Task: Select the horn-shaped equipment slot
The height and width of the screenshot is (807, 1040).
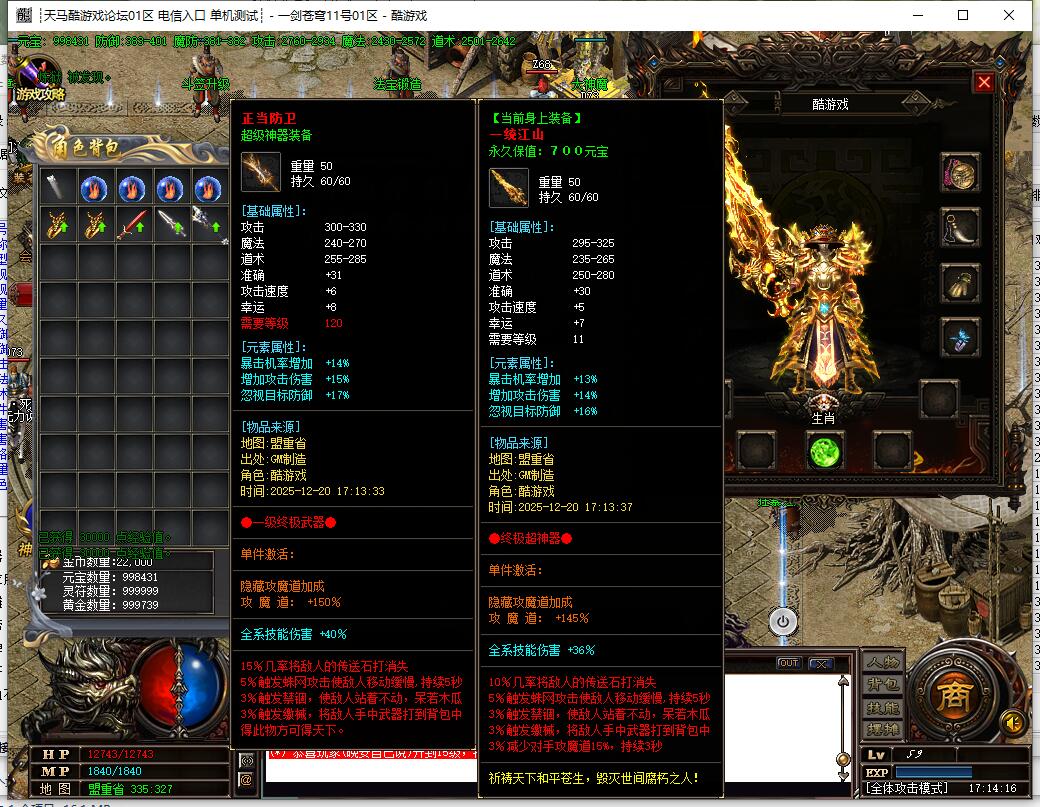Action: tap(961, 228)
